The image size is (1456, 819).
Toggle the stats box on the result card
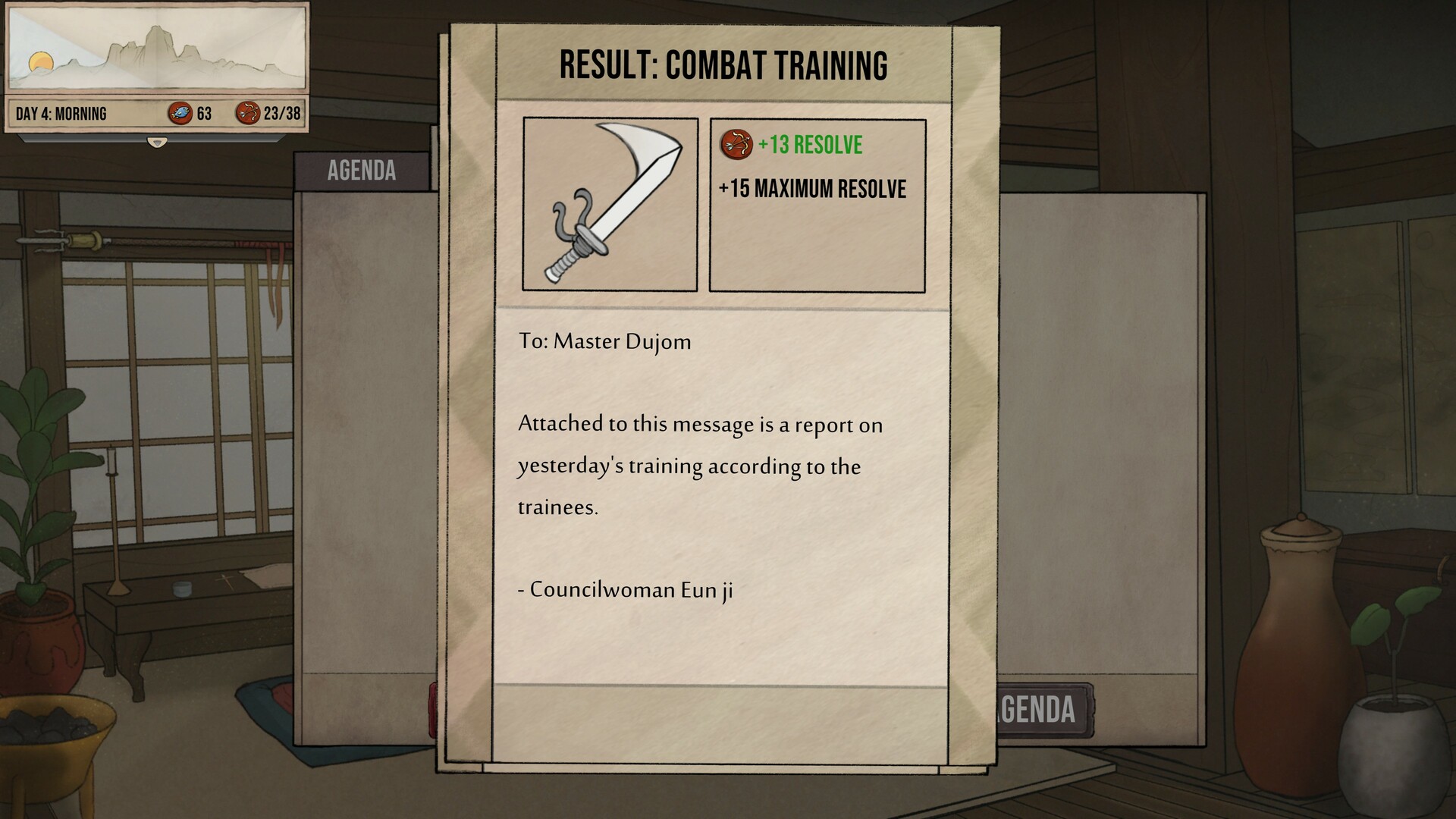(x=817, y=203)
